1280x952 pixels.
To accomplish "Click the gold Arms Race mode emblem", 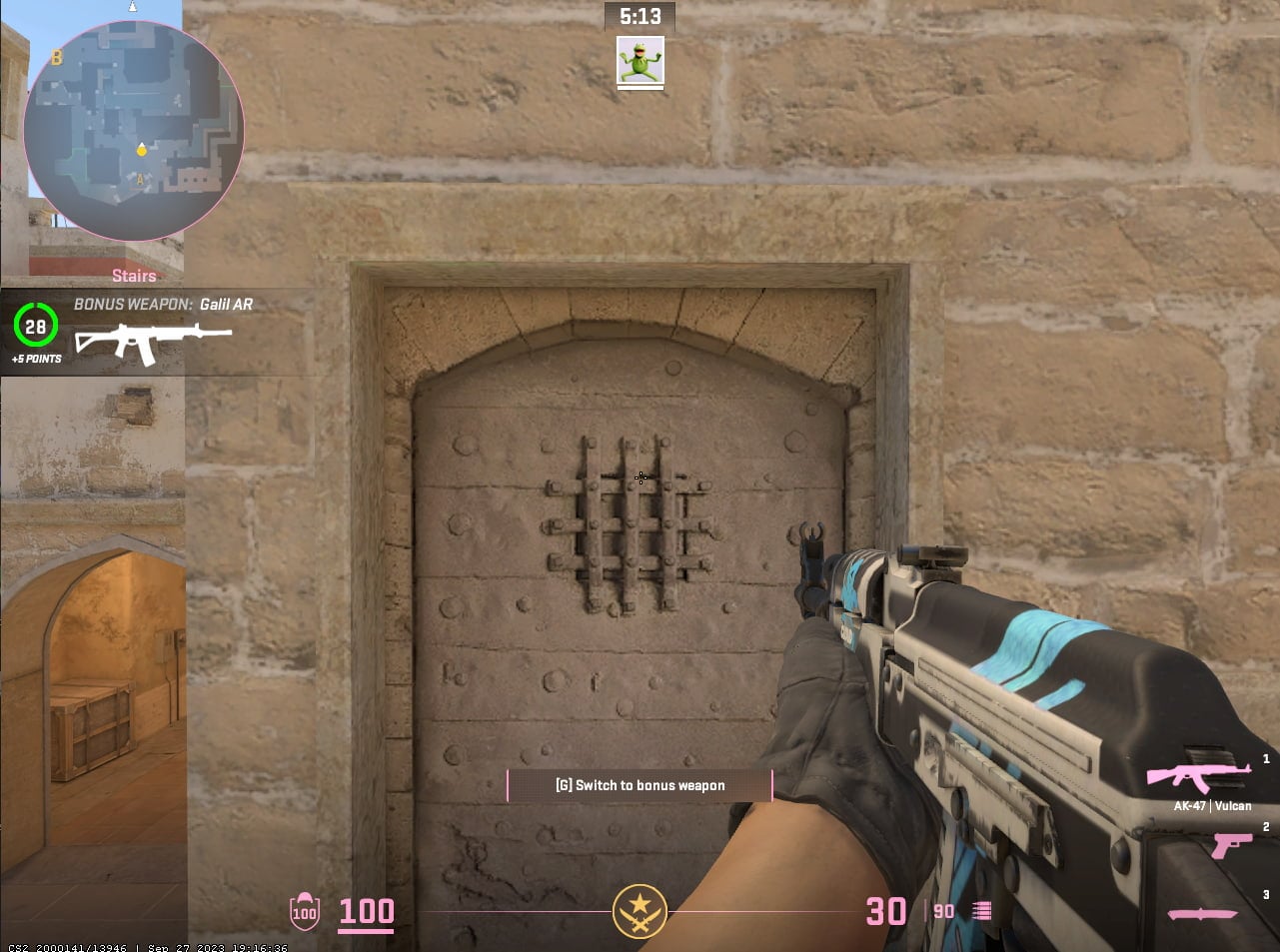I will (x=640, y=910).
